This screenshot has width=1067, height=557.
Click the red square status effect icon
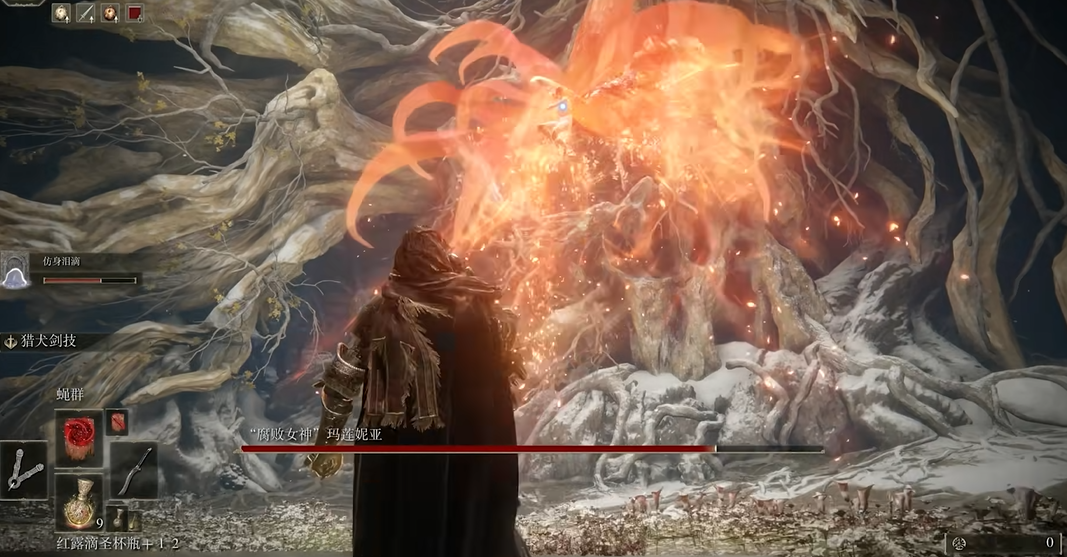[134, 13]
